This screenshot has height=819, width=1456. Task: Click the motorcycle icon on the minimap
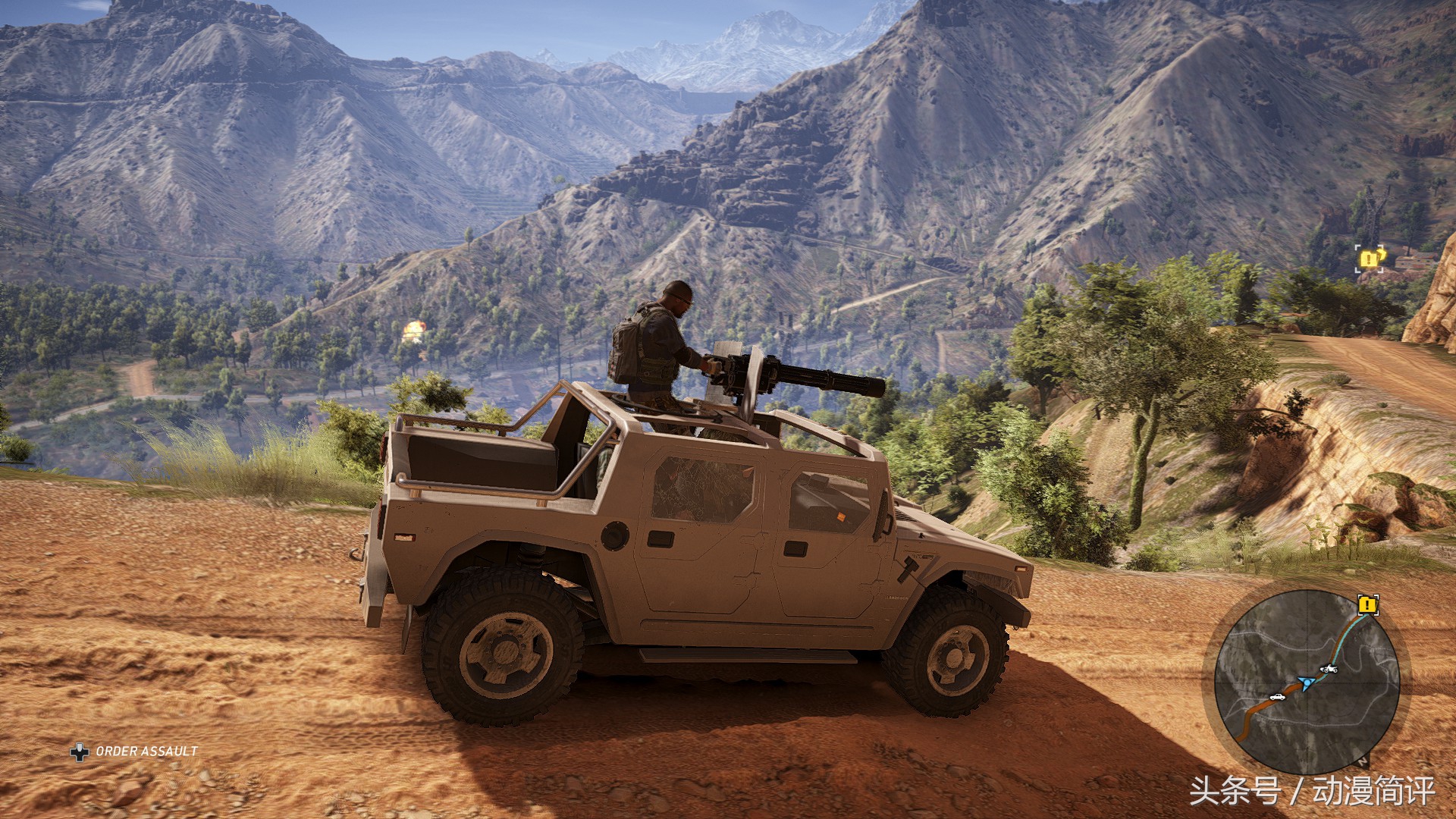[1328, 668]
